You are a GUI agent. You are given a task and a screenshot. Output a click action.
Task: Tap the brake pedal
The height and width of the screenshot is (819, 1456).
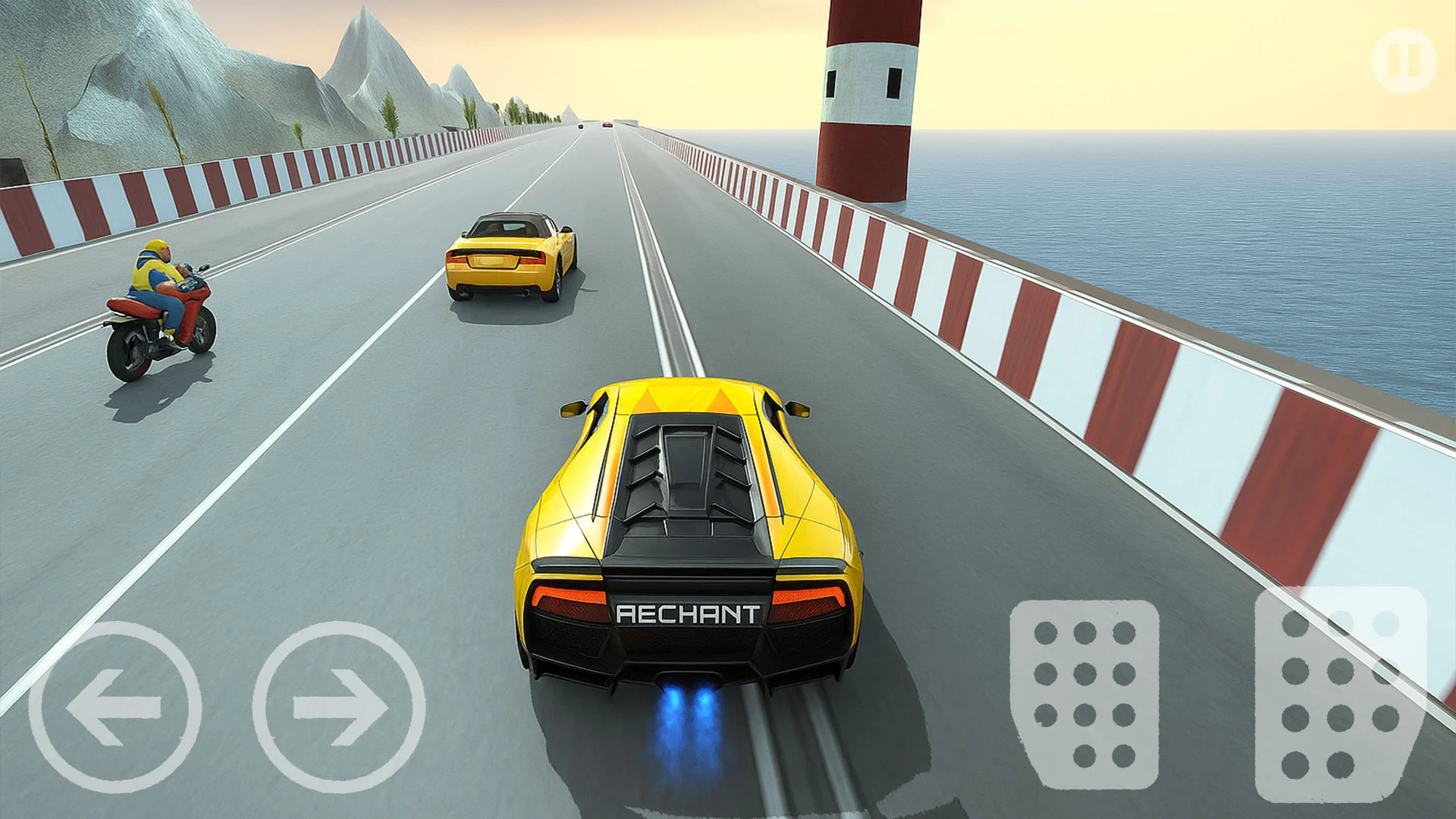click(x=1084, y=694)
